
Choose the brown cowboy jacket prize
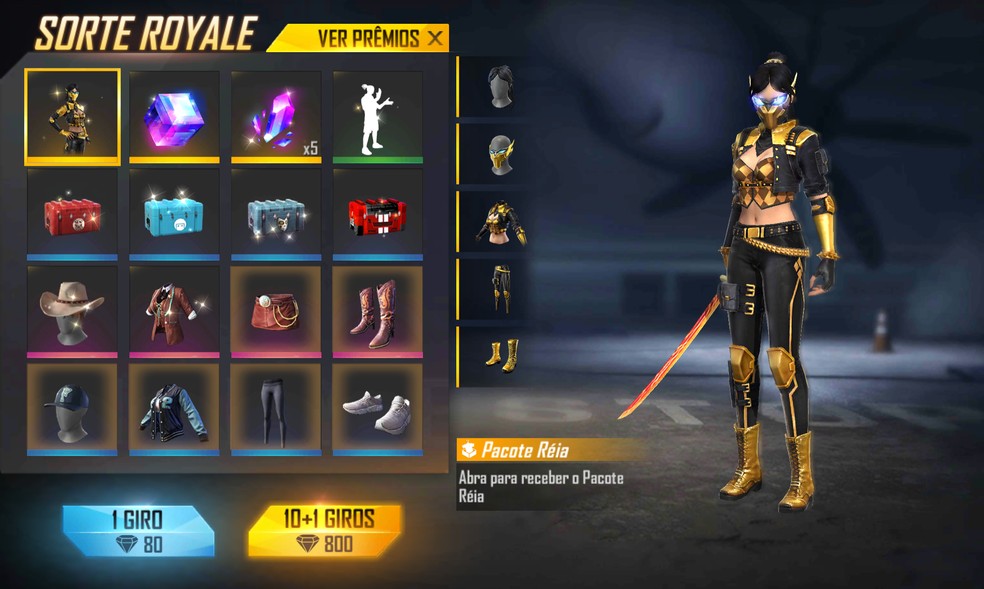coord(175,311)
